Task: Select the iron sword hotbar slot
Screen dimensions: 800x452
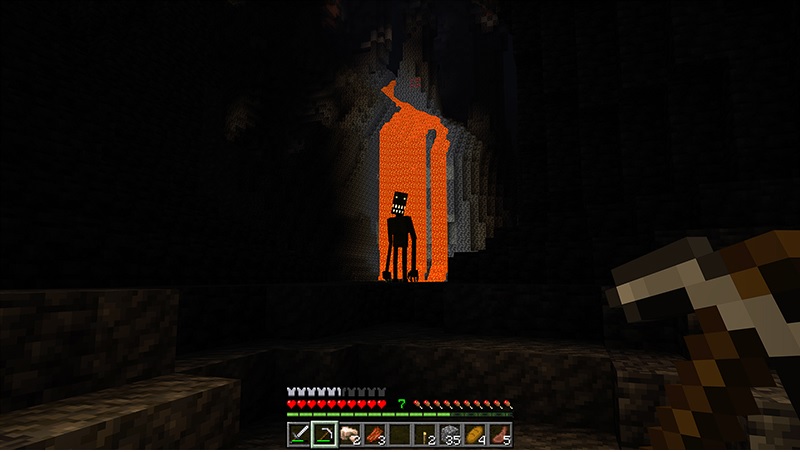Action: (x=300, y=434)
